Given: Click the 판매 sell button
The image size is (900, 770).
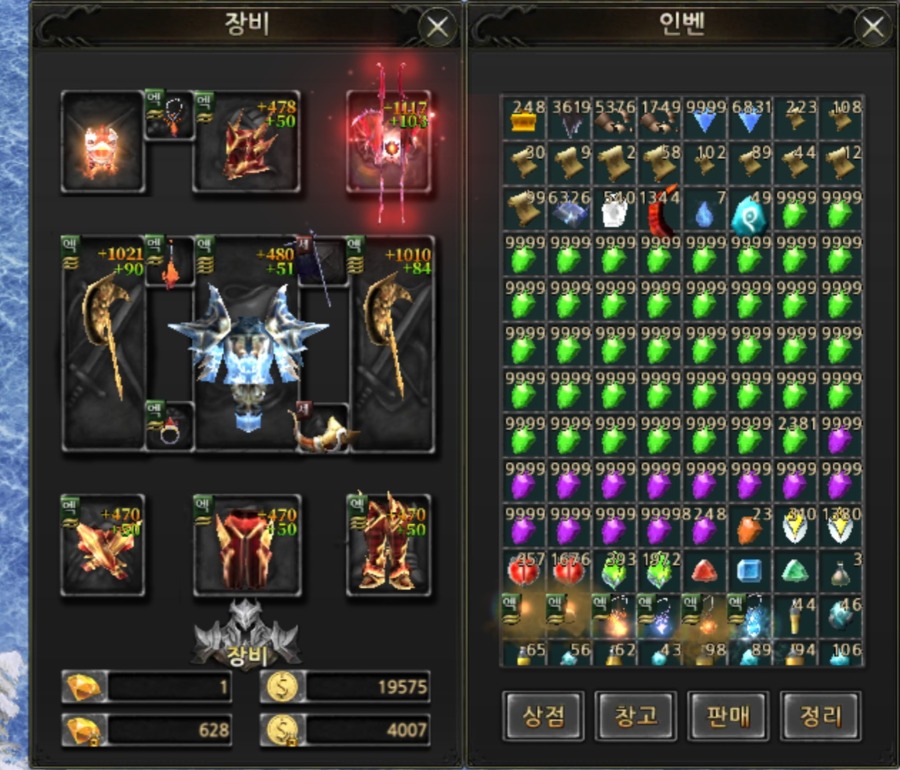Looking at the screenshot, I should coord(728,716).
